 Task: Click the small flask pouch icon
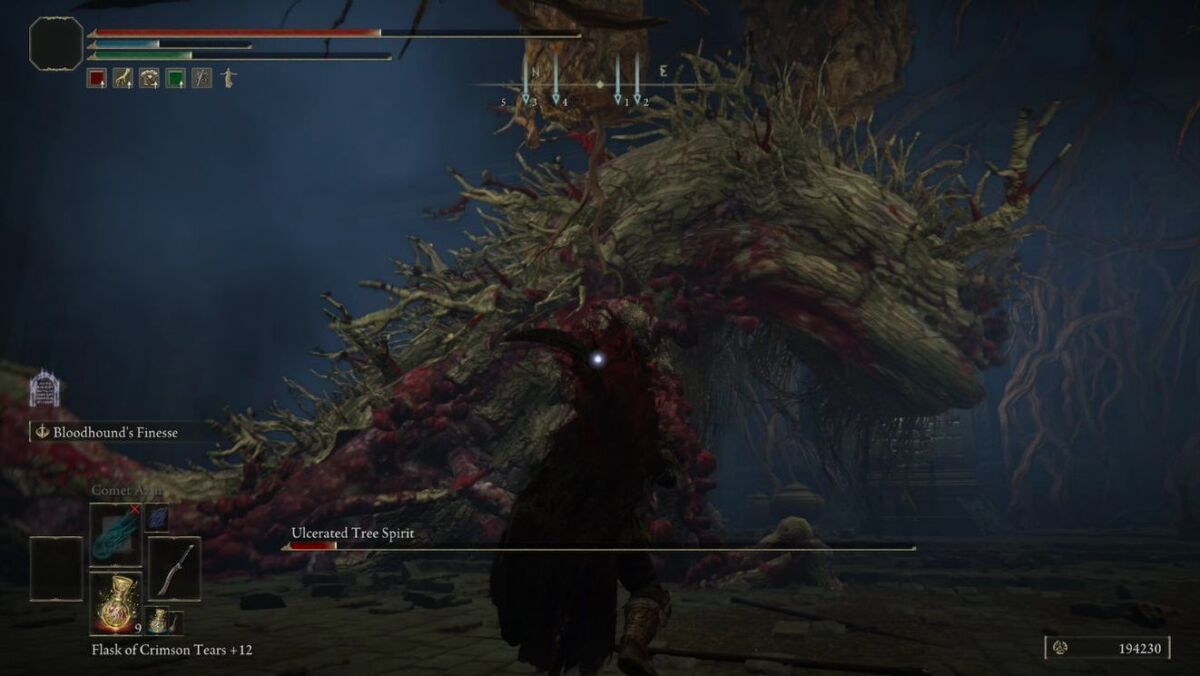(x=161, y=621)
